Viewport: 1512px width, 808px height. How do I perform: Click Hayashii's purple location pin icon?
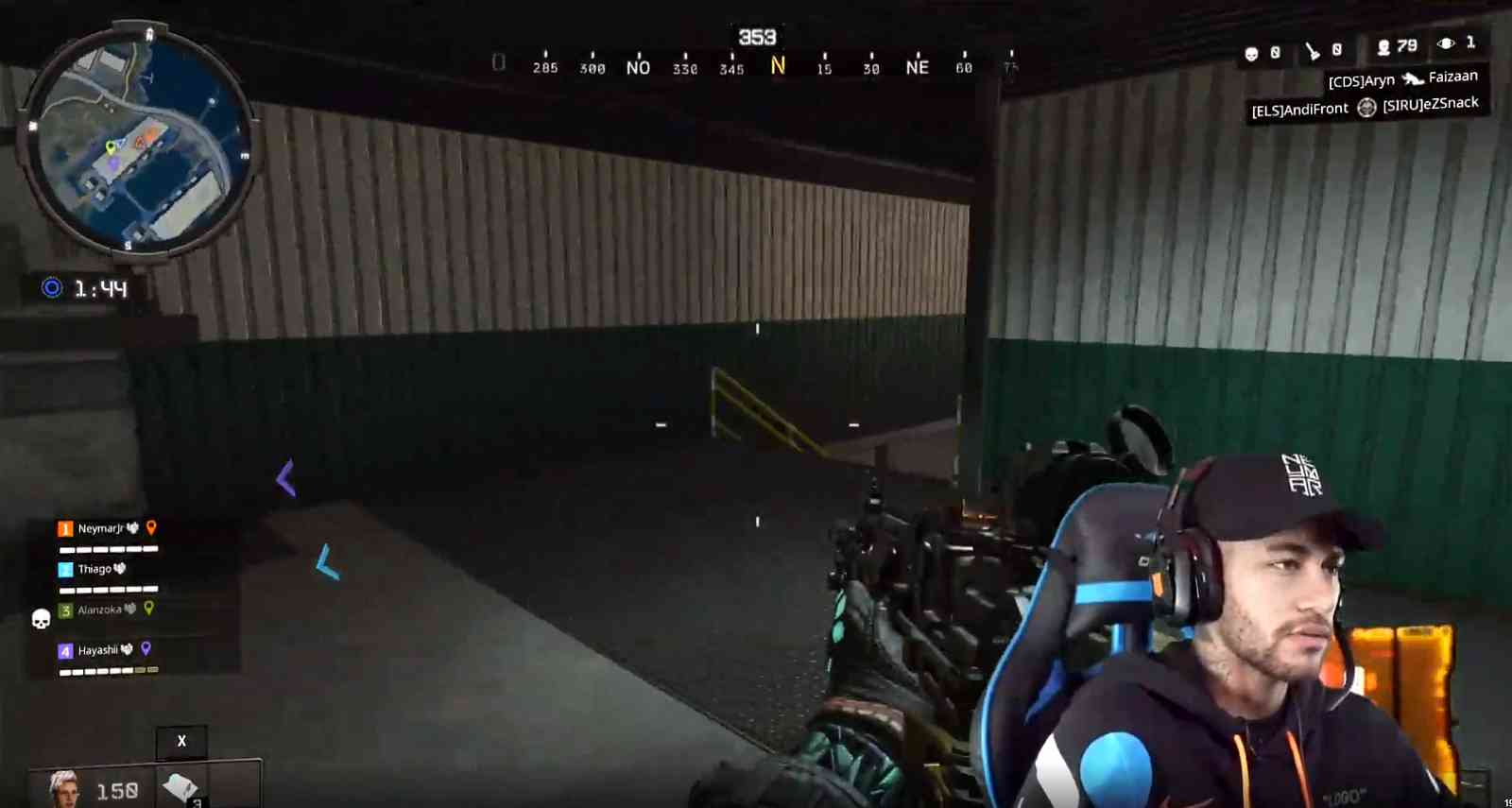[146, 649]
